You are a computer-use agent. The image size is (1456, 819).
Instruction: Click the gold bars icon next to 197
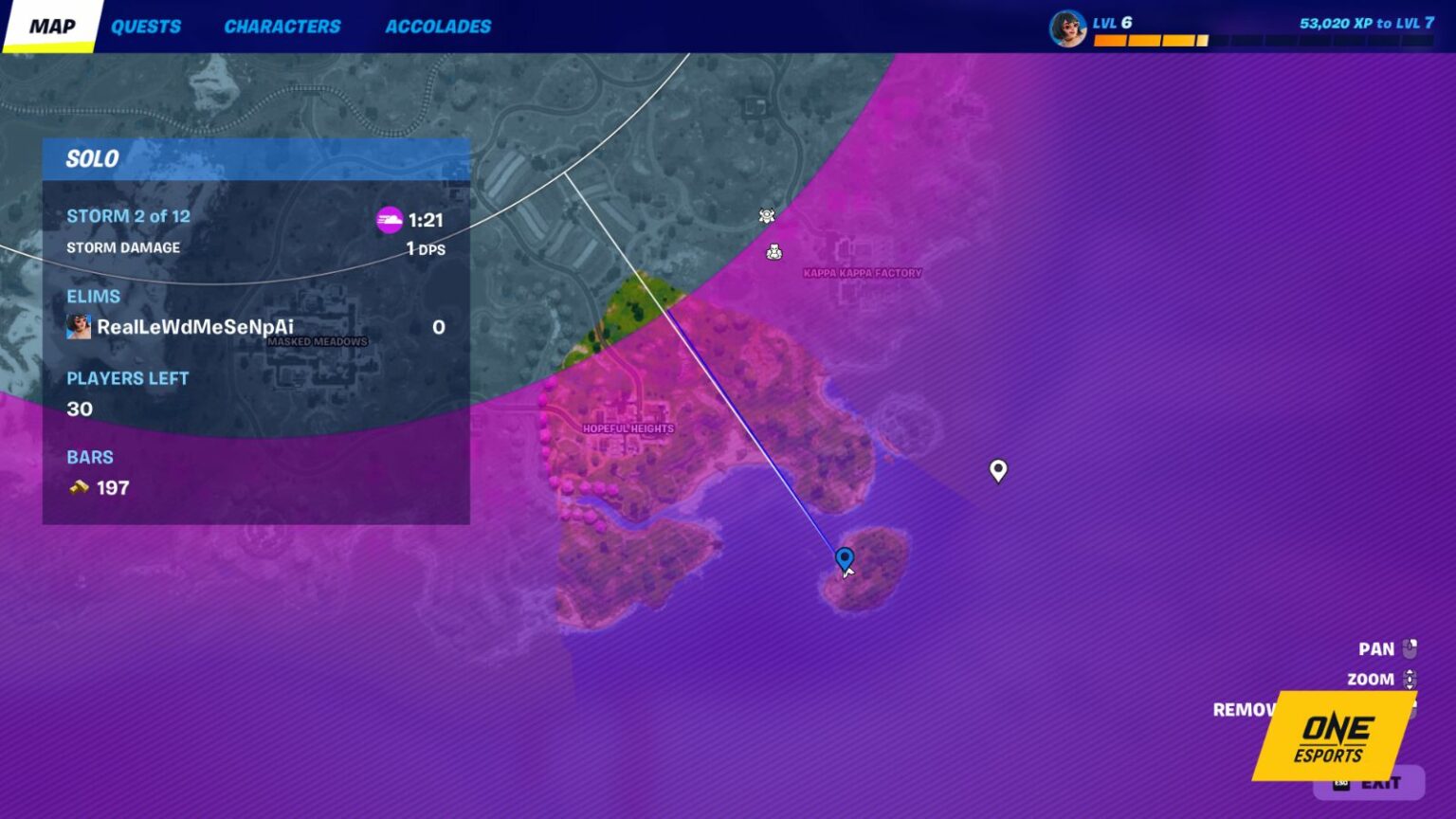[x=77, y=487]
